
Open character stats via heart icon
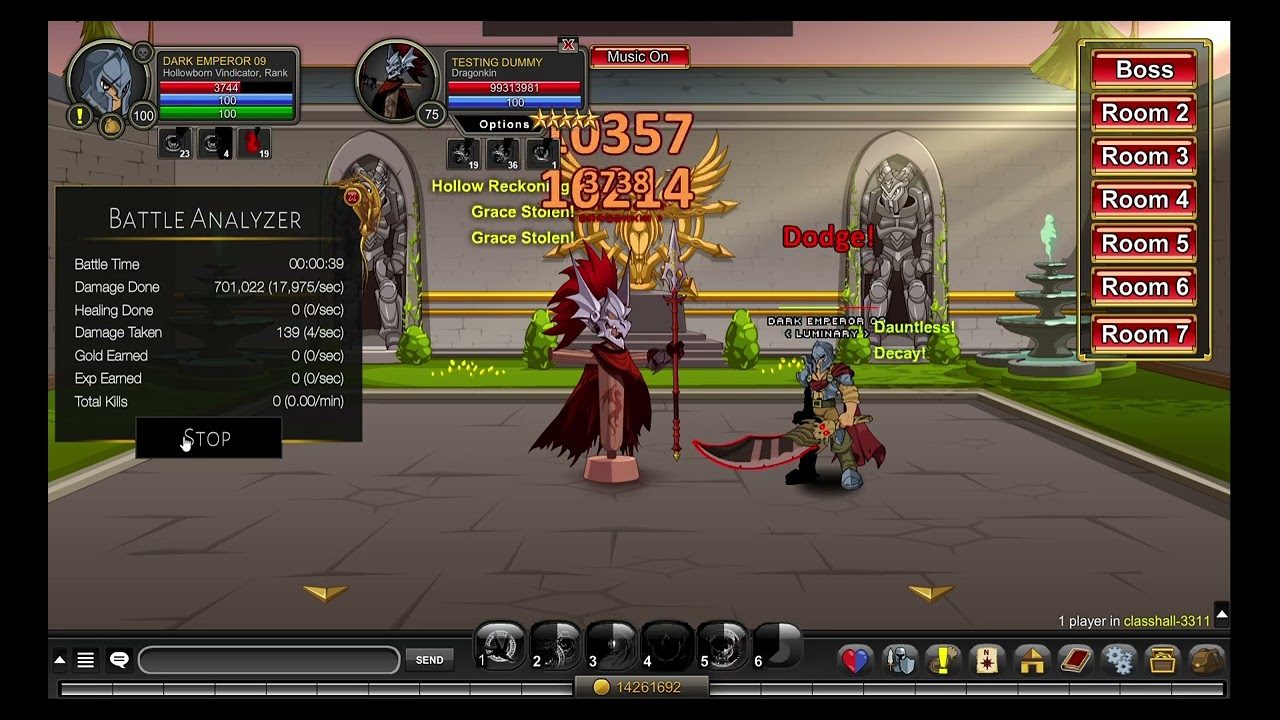(853, 660)
